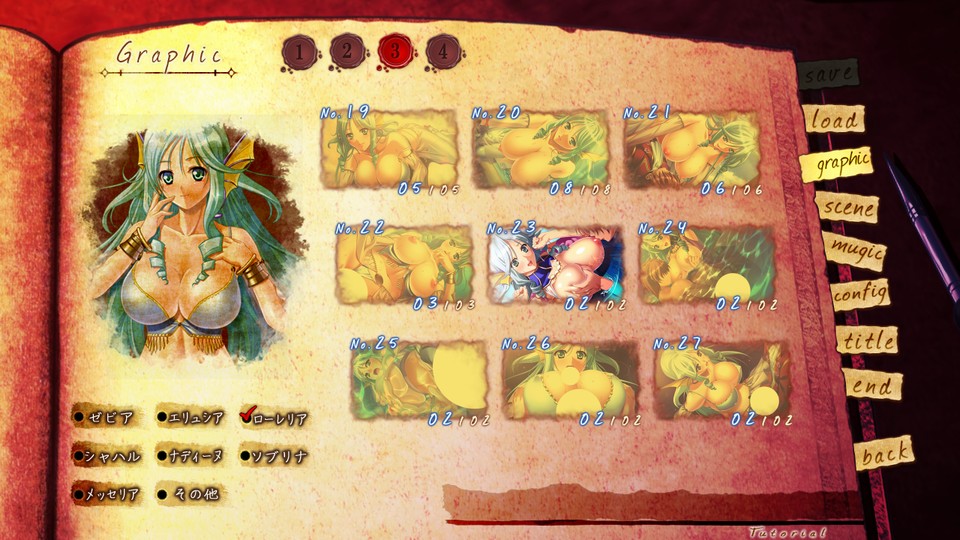This screenshot has width=960, height=540.
Task: Return to the title screen
Action: click(866, 340)
